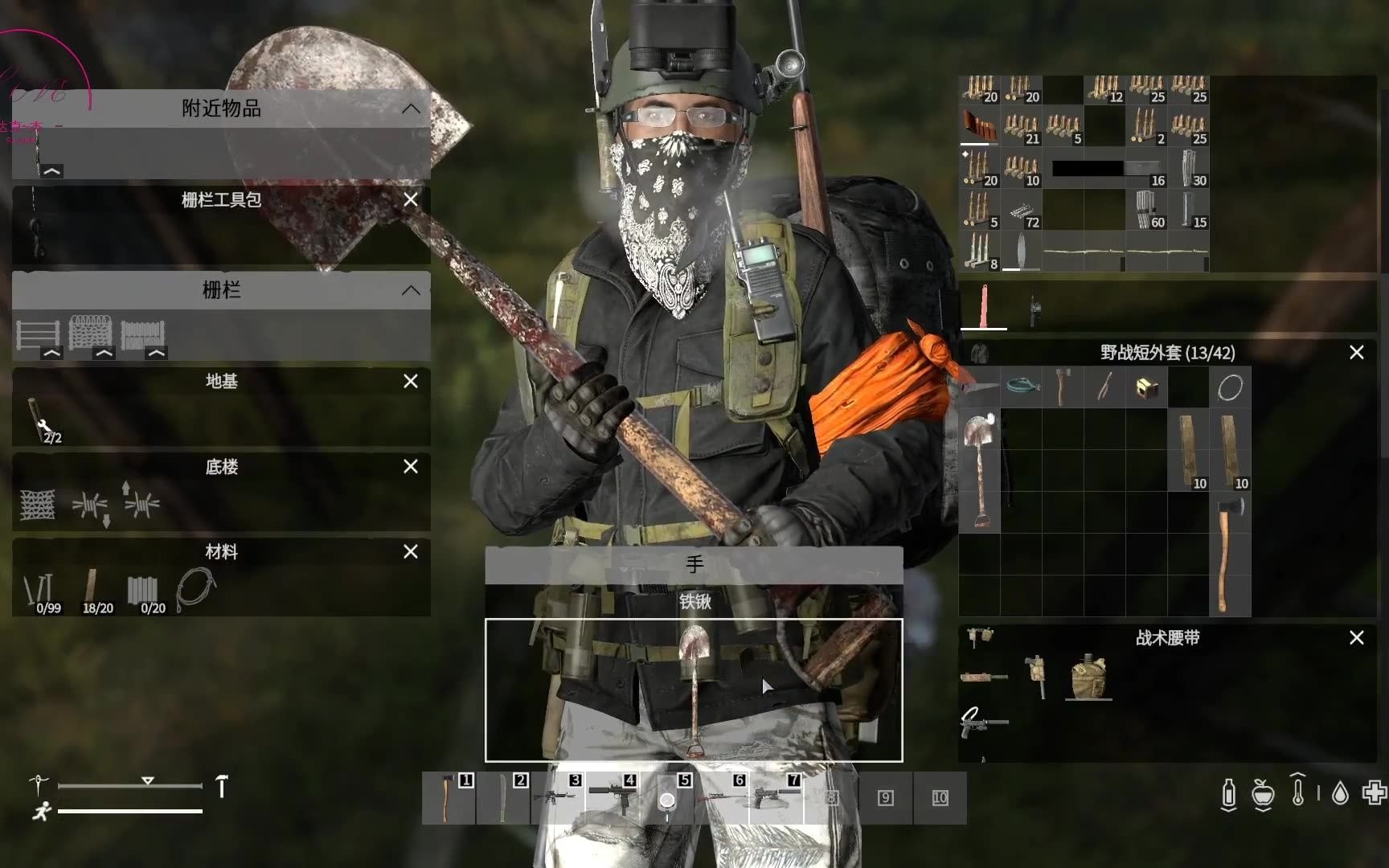
Task: Select the hatchet in hotbar slot 1
Action: (x=450, y=800)
